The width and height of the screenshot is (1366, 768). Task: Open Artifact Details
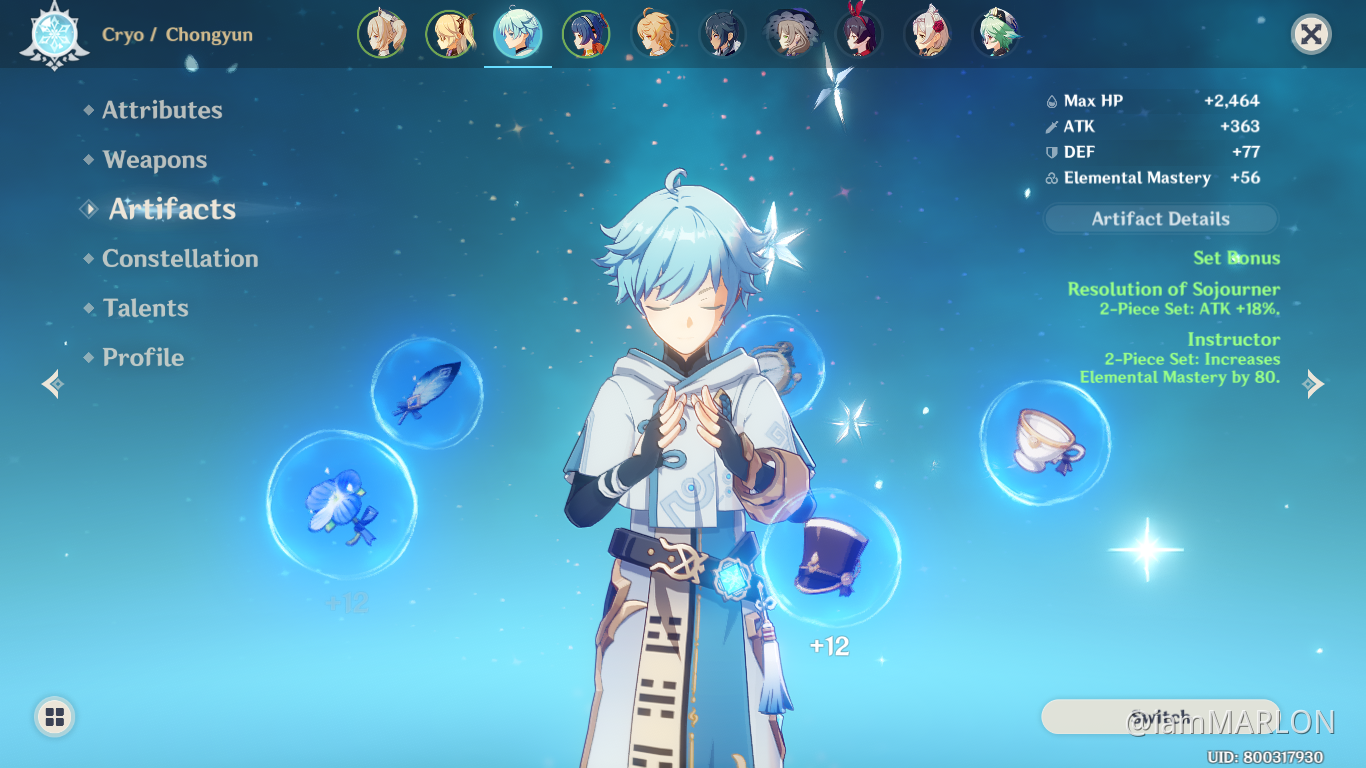tap(1160, 219)
